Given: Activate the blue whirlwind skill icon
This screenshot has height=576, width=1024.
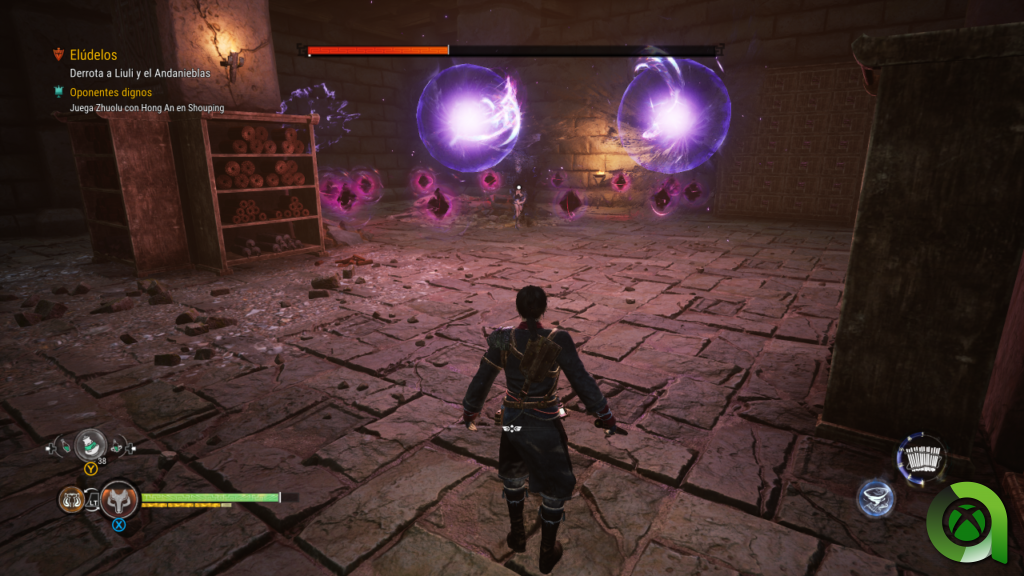Looking at the screenshot, I should 874,498.
